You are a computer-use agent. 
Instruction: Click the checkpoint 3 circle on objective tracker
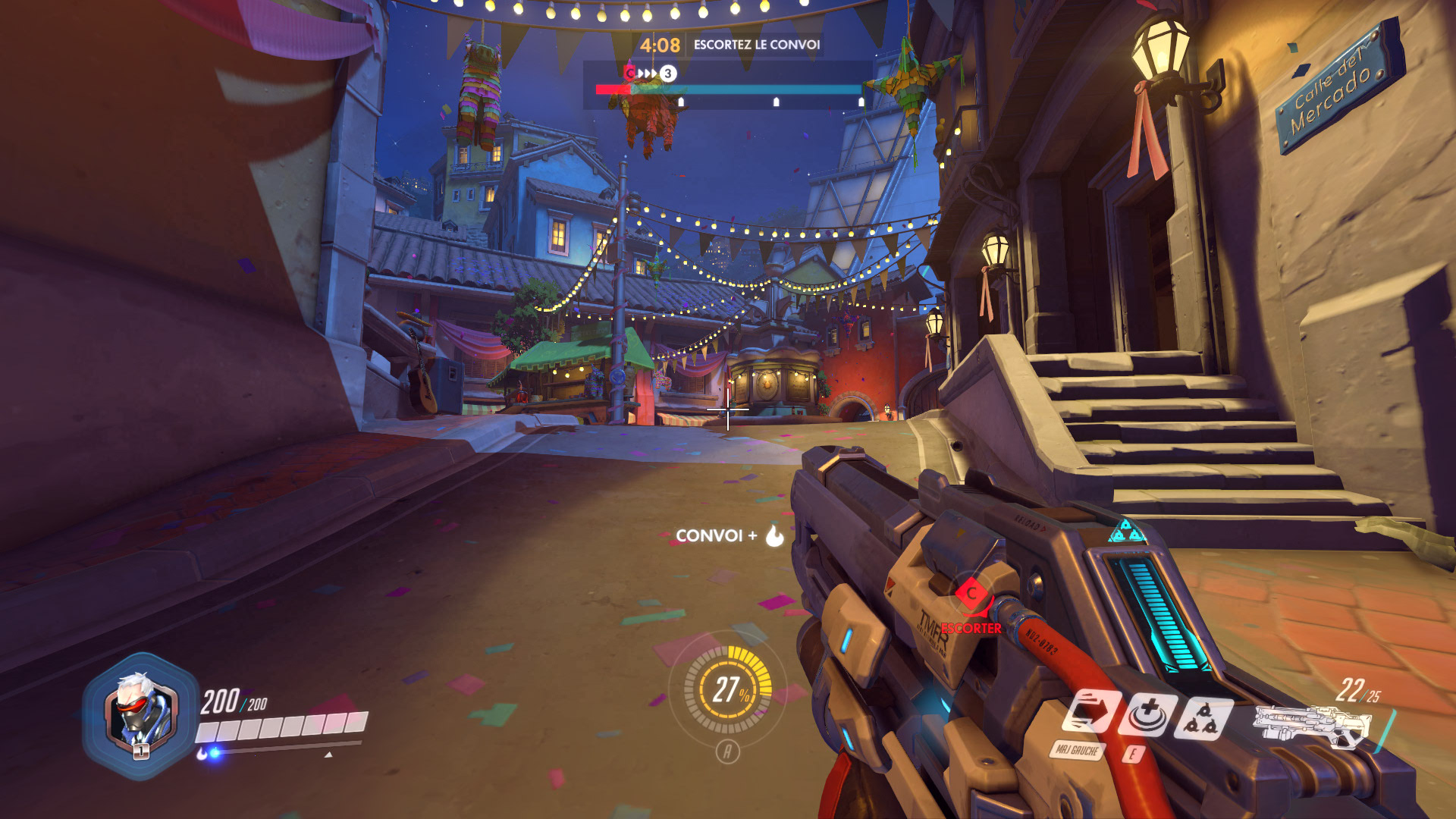(667, 74)
